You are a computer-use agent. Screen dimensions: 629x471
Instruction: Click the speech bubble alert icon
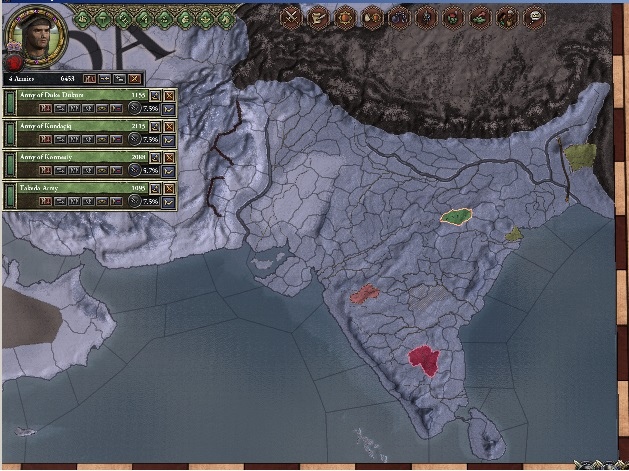tap(535, 16)
